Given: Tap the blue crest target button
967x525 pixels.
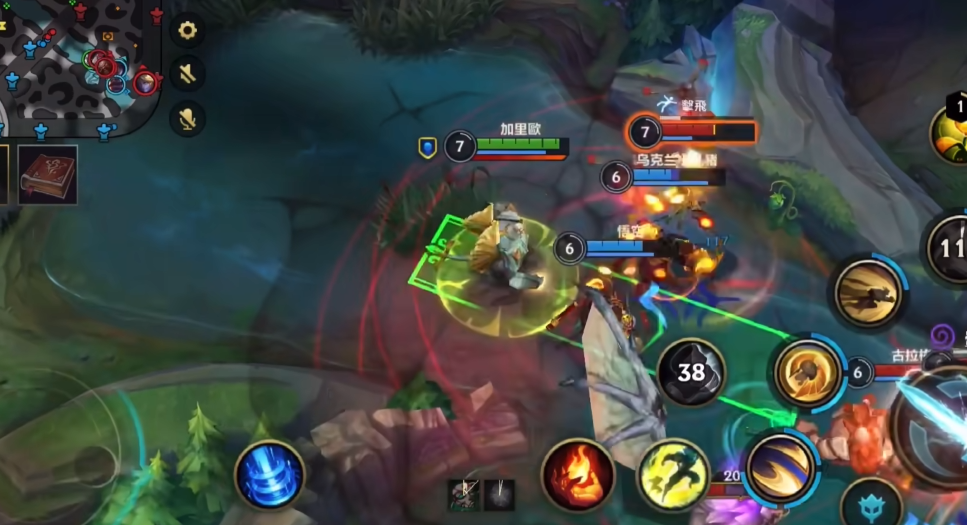Looking at the screenshot, I should [870, 505].
